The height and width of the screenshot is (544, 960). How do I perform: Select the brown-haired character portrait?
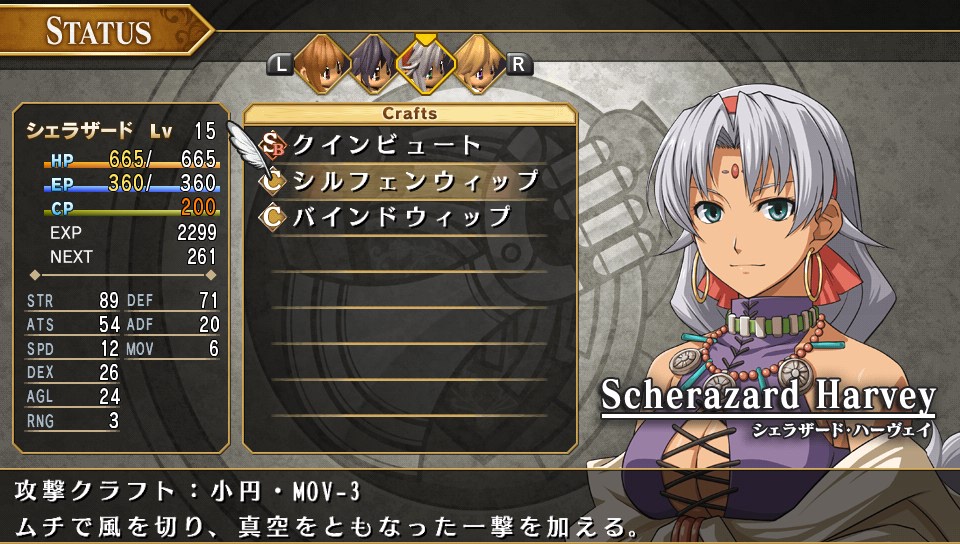pos(319,63)
